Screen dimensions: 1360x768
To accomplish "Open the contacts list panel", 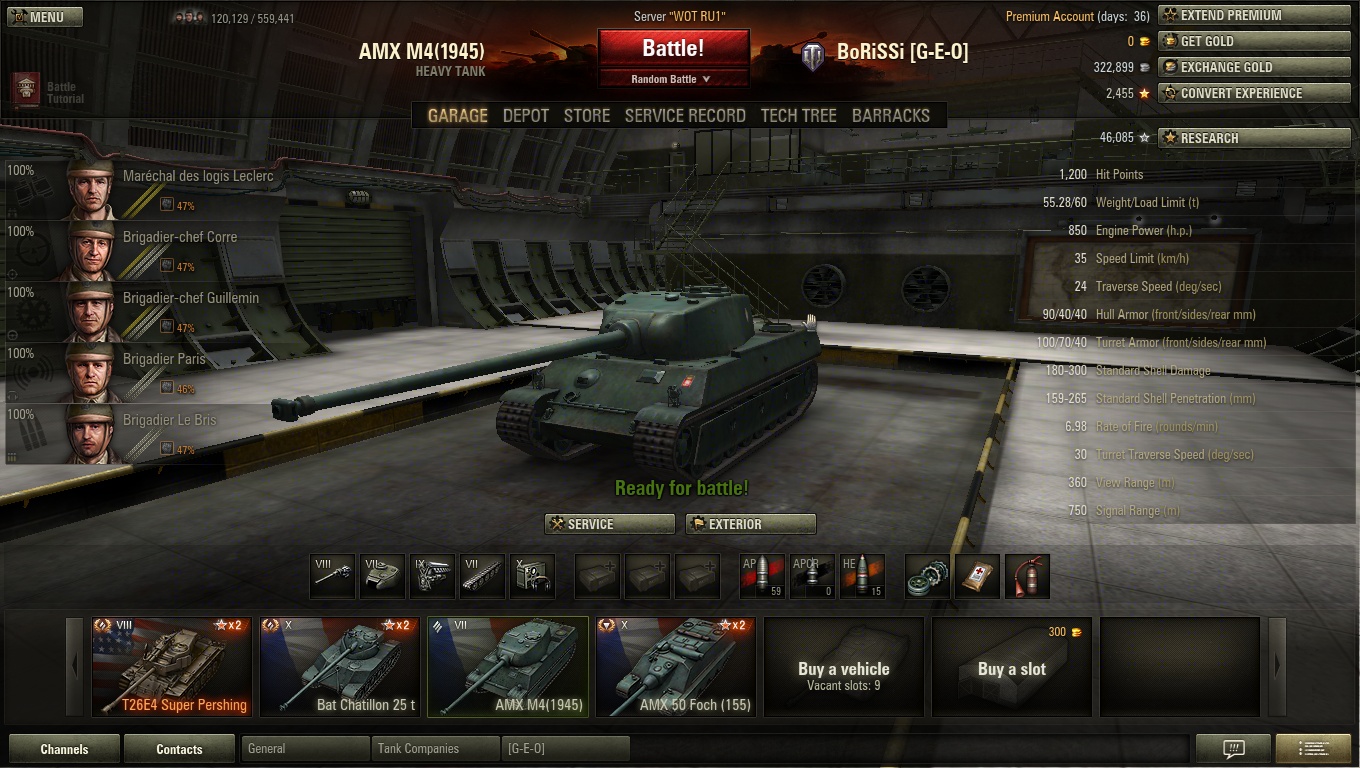I will click(x=179, y=747).
